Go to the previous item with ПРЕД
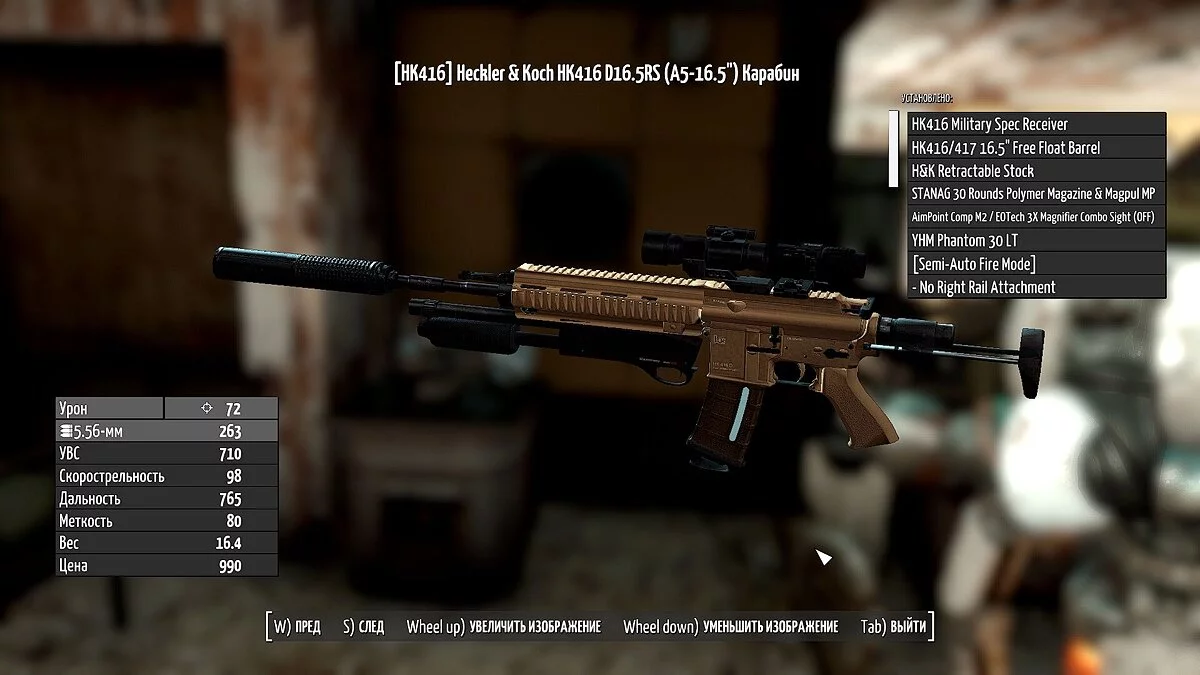The width and height of the screenshot is (1200, 675). tap(297, 627)
